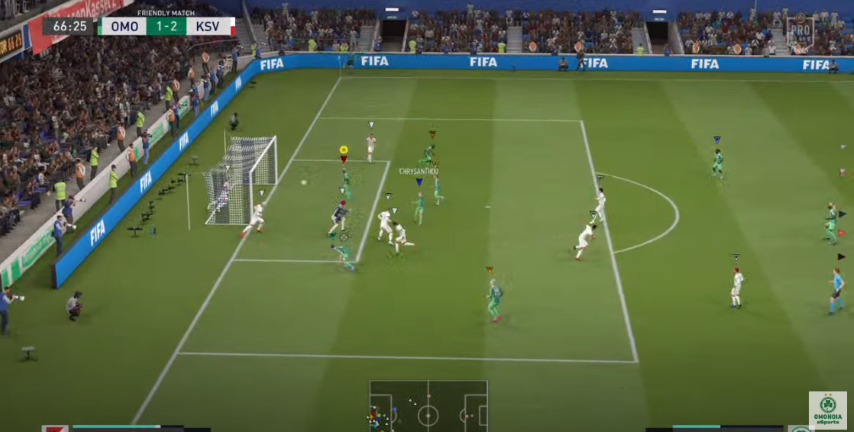854x432 pixels.
Task: Click the Omonoia eSports logo overlay
Action: (827, 409)
